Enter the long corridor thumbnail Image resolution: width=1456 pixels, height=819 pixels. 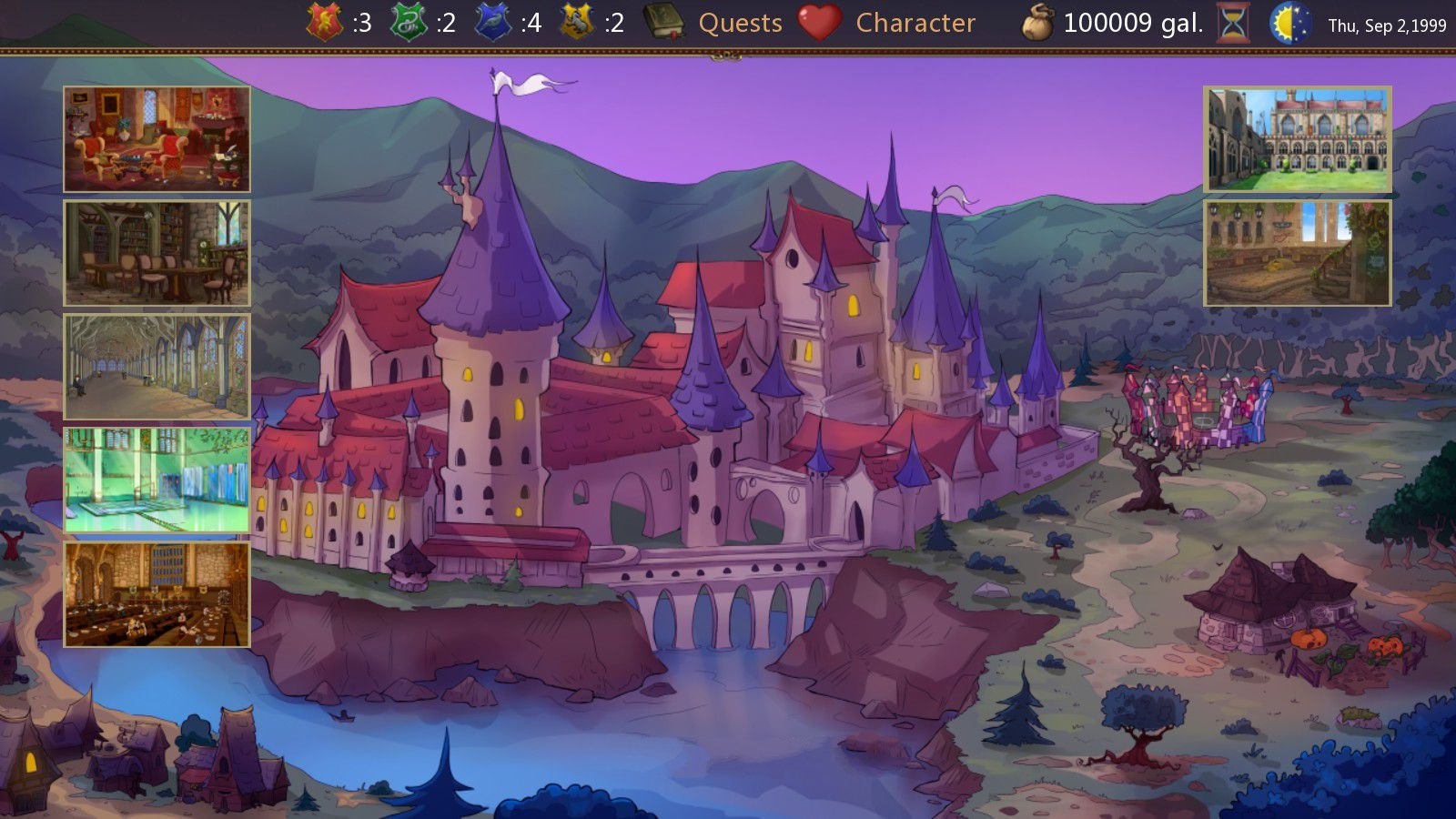(157, 367)
